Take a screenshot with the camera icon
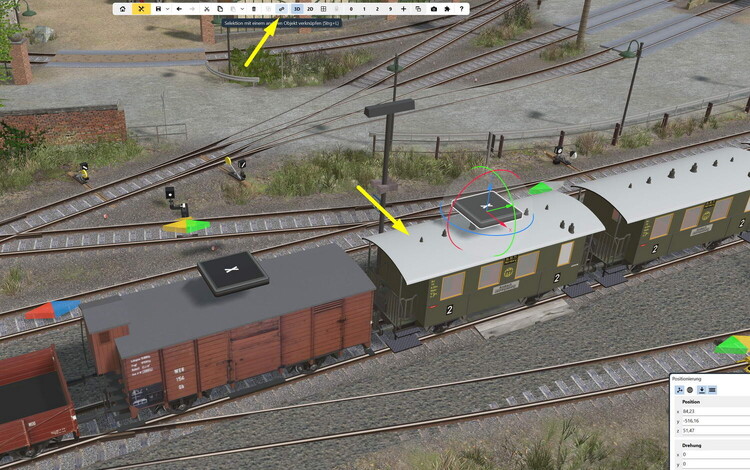 click(x=433, y=9)
